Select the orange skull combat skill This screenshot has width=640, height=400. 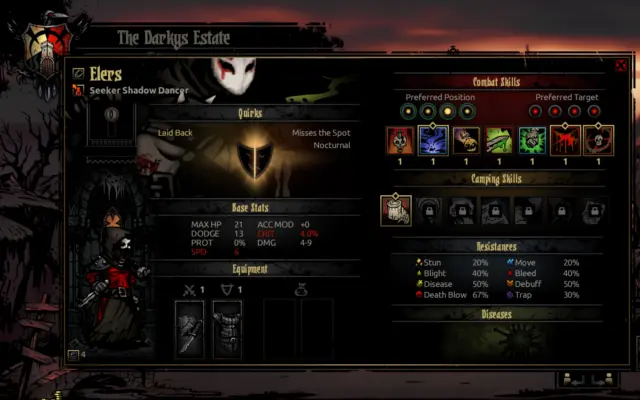point(401,140)
